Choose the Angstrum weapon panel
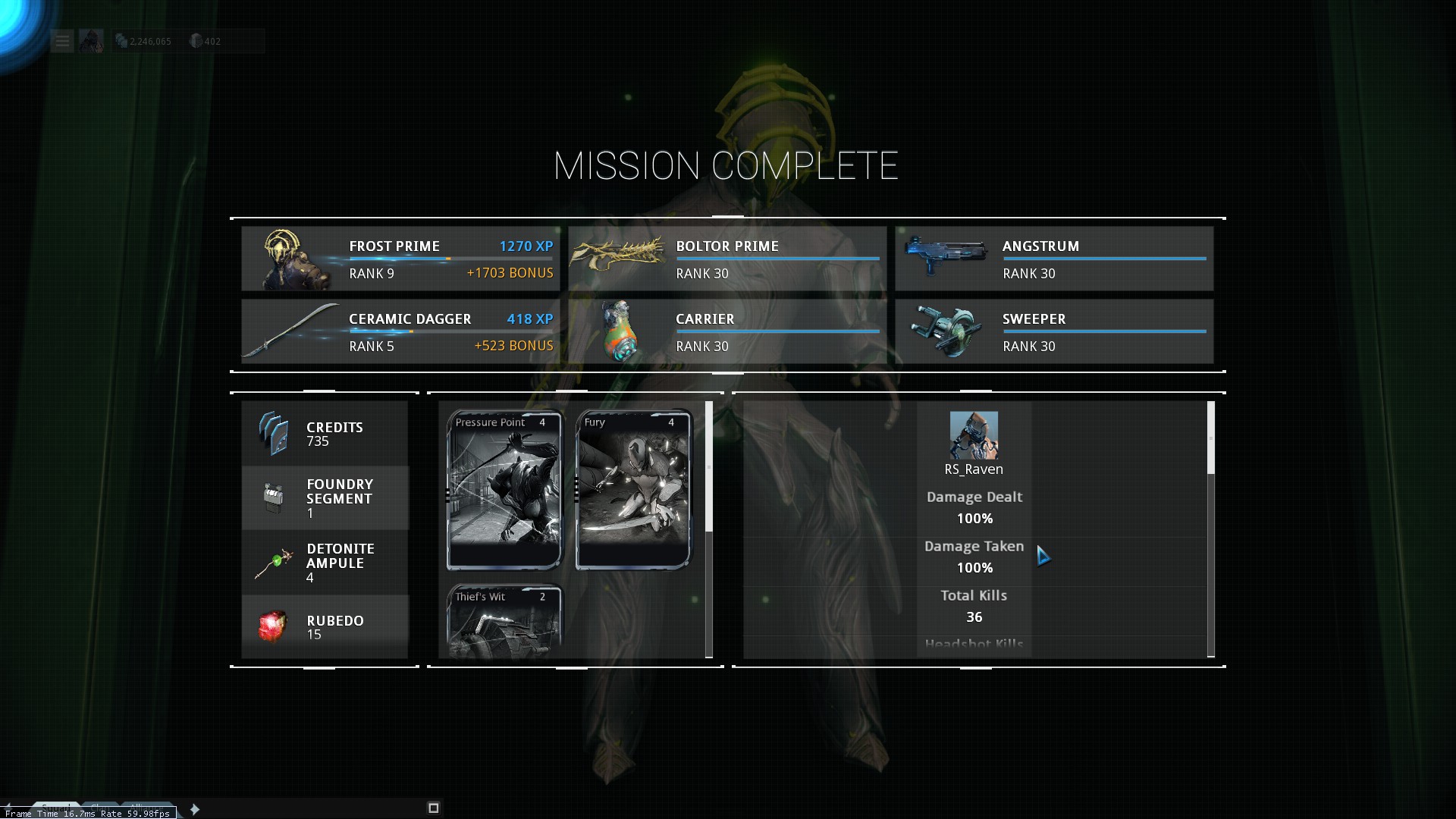1456x819 pixels. tap(1053, 259)
